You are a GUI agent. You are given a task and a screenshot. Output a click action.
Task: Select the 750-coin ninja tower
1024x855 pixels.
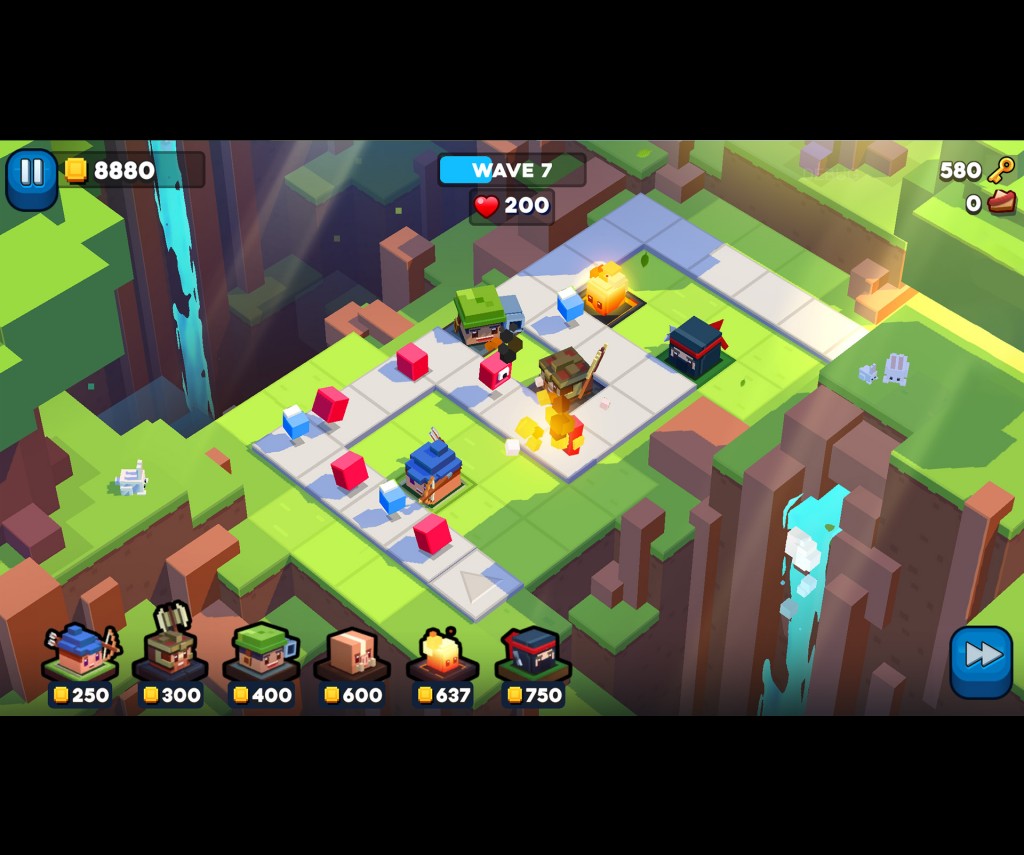coord(532,657)
